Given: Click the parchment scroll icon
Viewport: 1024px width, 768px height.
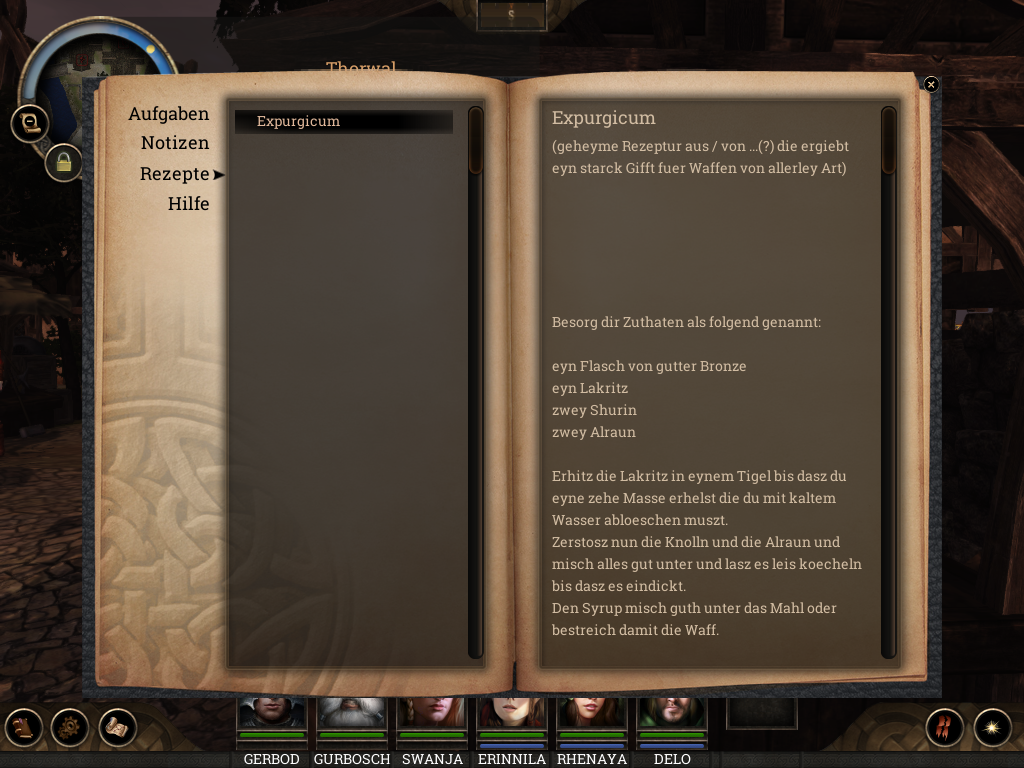Looking at the screenshot, I should tap(117, 727).
